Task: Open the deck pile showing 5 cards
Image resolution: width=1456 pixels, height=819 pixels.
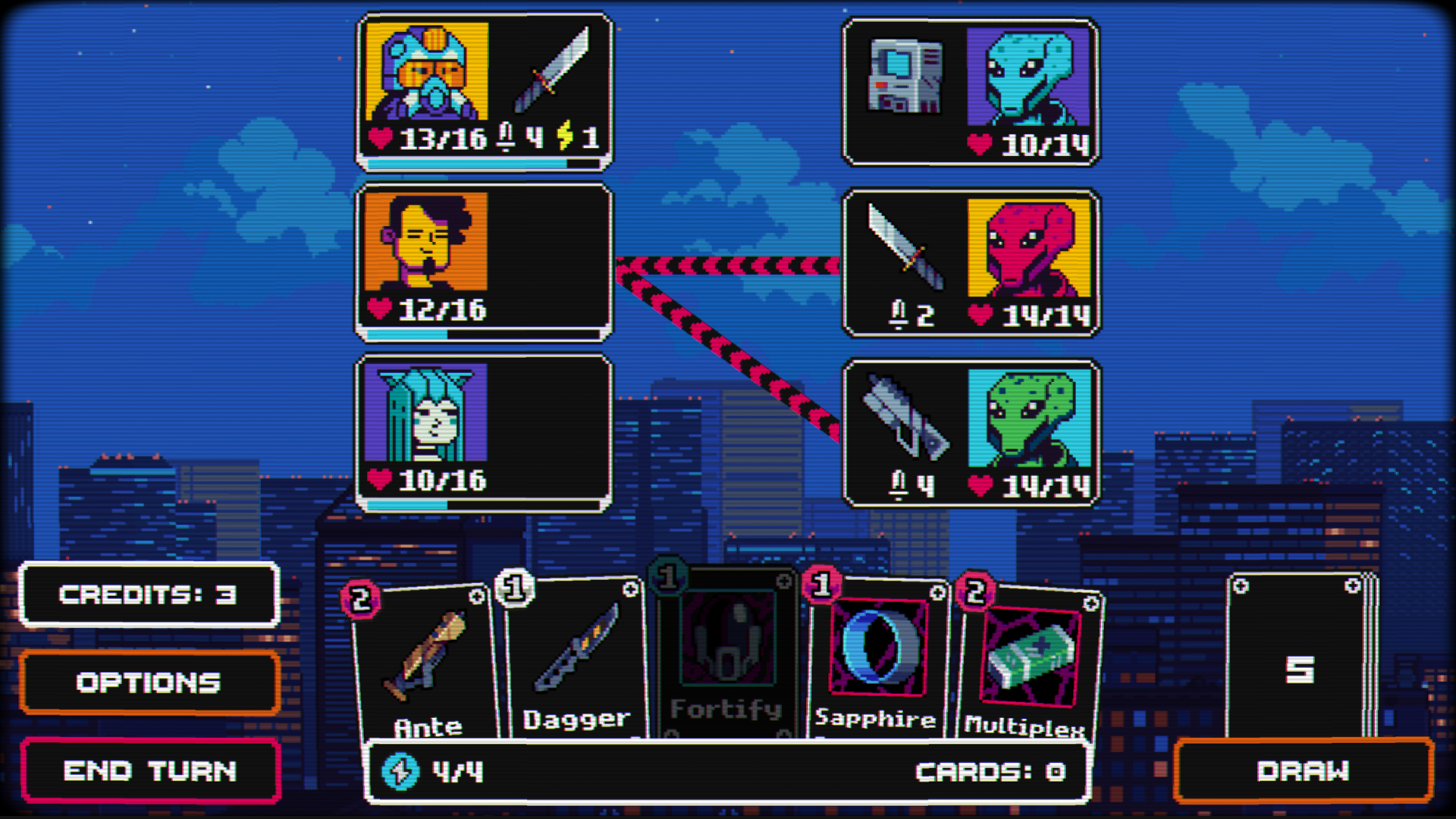Action: 1301,667
